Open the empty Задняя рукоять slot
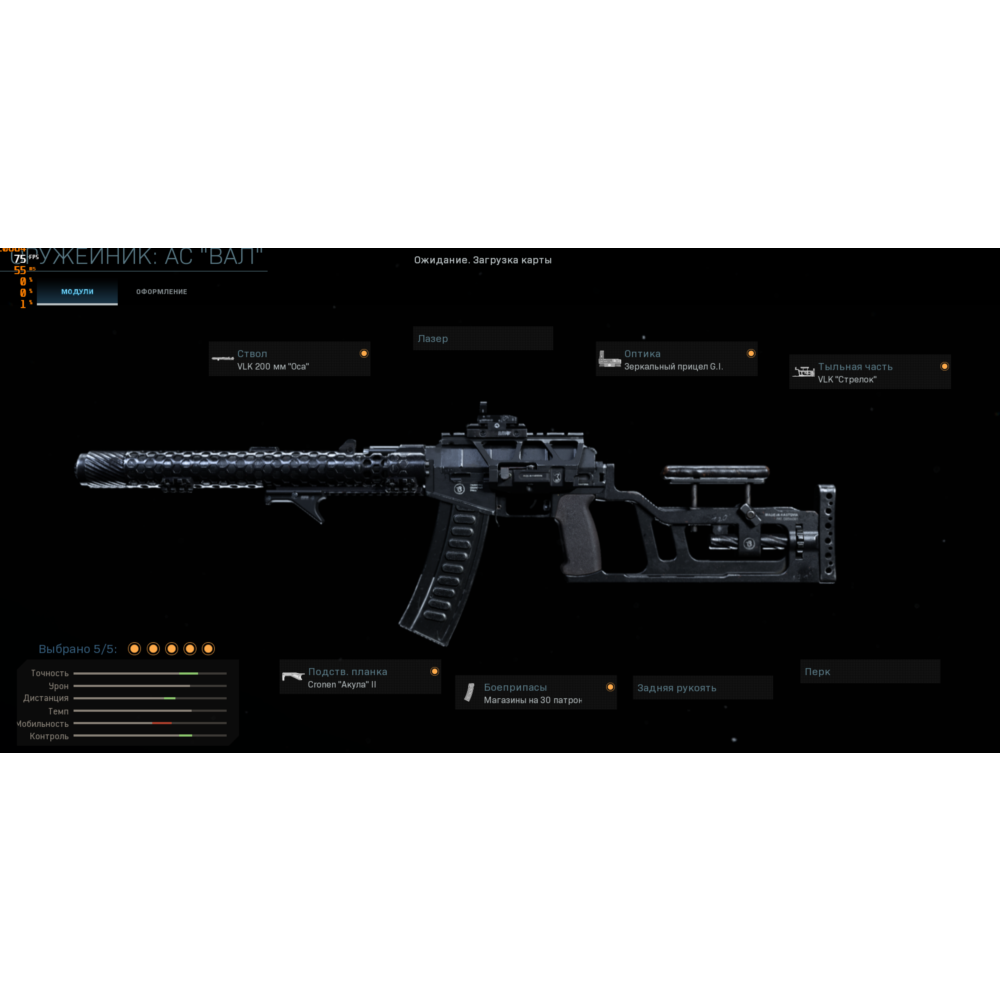 [703, 688]
